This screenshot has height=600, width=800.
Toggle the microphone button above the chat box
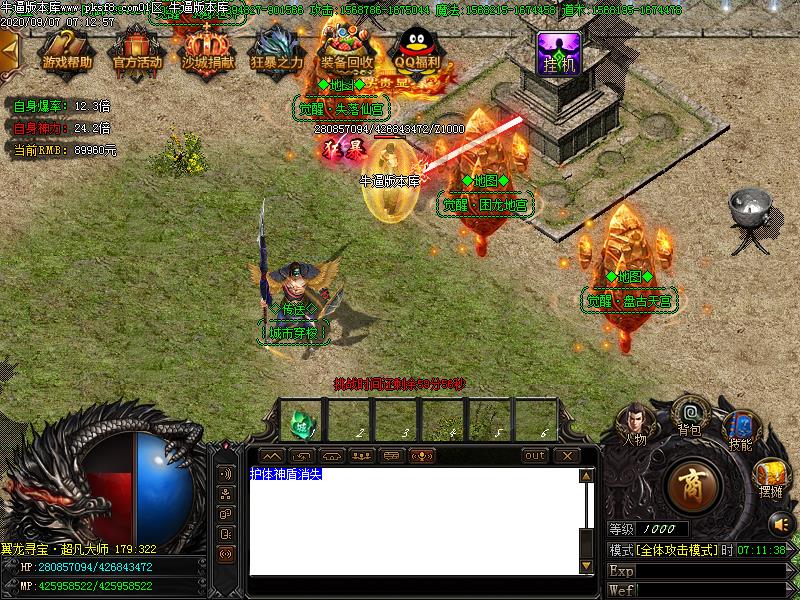click(x=423, y=456)
